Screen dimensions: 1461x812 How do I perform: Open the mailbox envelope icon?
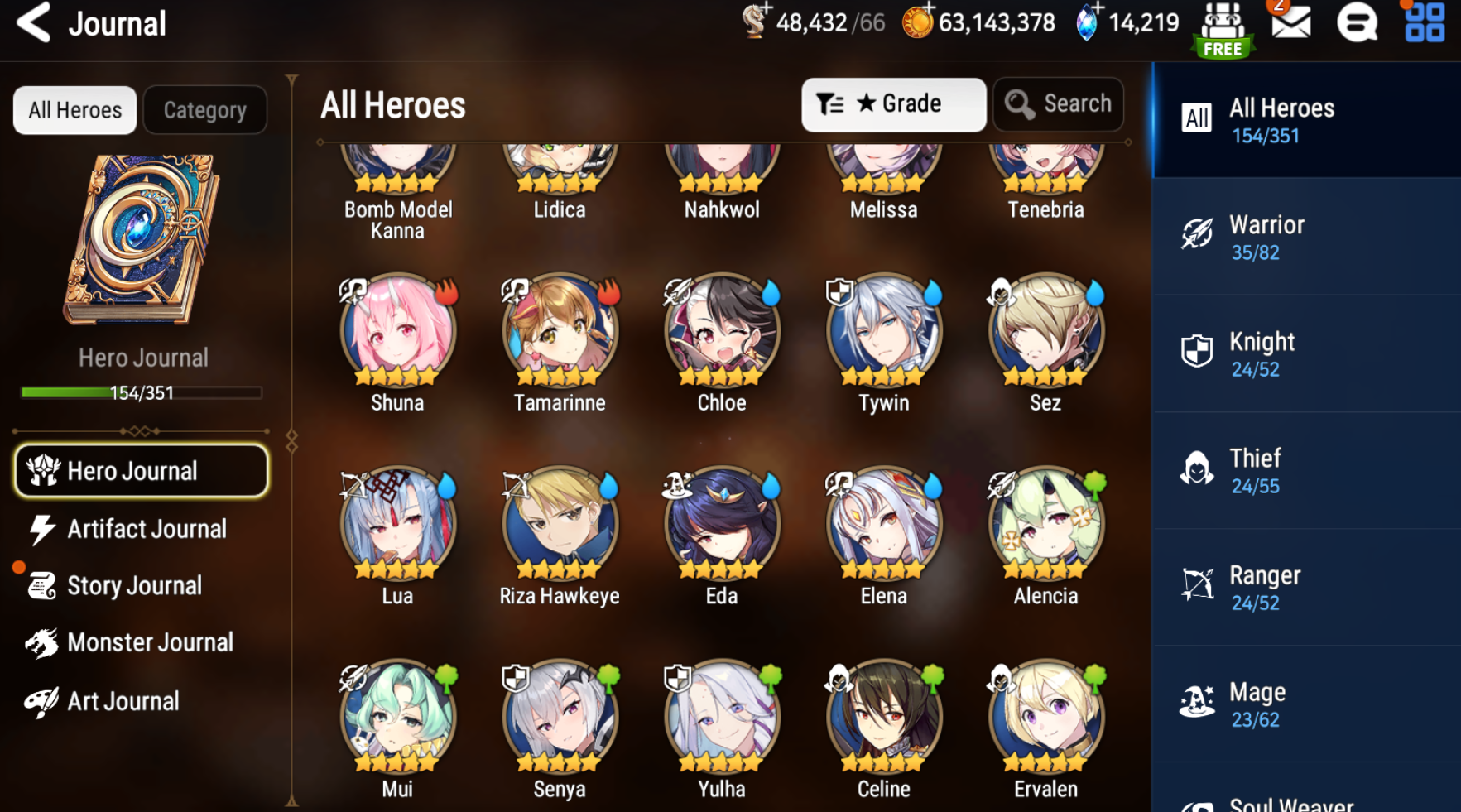point(1290,23)
